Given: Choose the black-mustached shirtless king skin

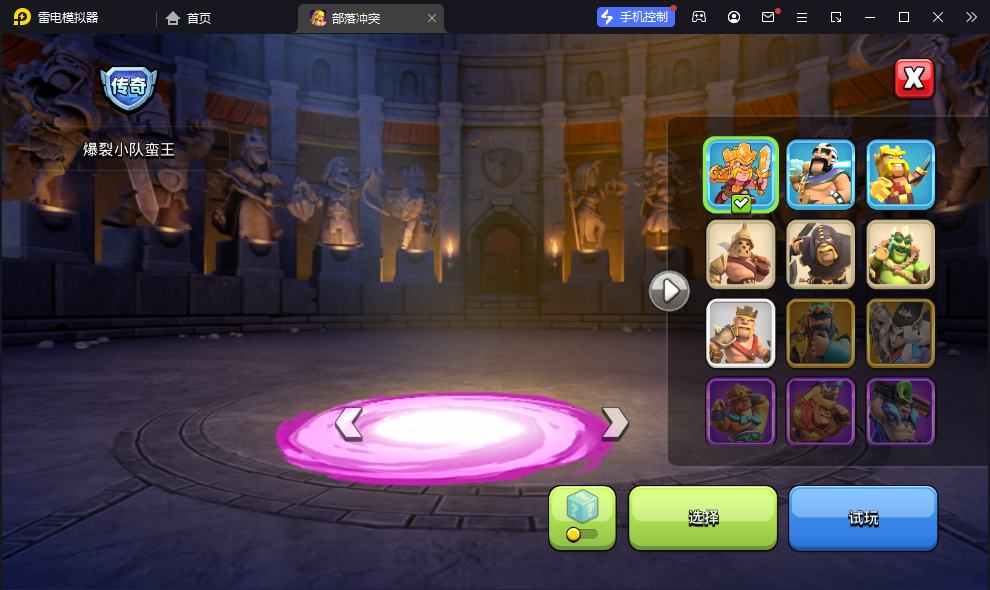Looking at the screenshot, I should coord(820,174).
